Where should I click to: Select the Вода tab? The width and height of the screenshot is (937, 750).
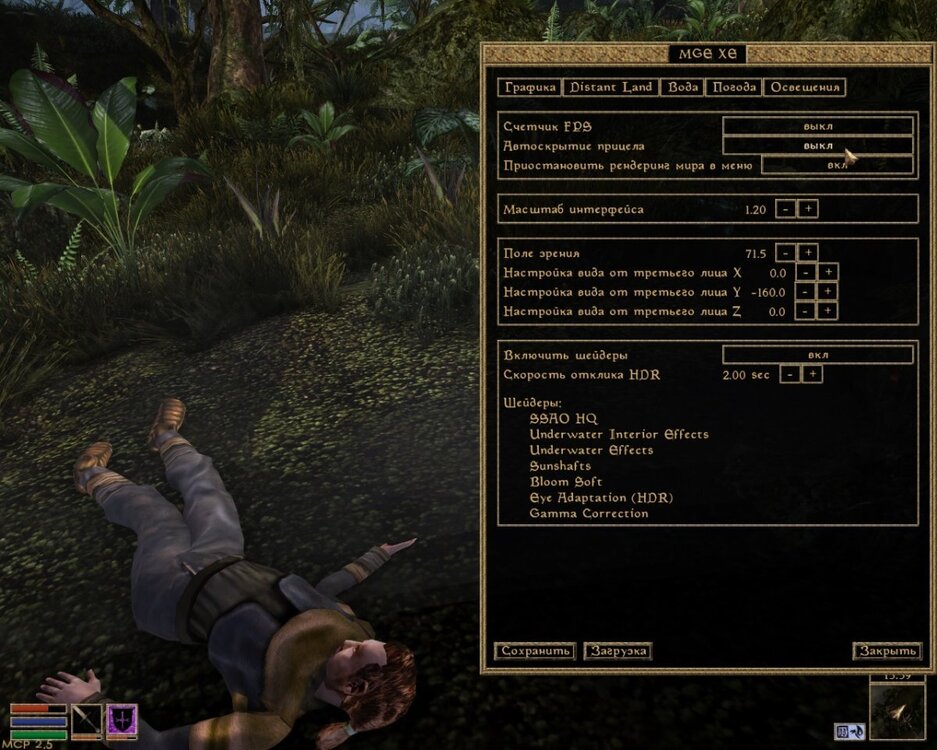(683, 87)
